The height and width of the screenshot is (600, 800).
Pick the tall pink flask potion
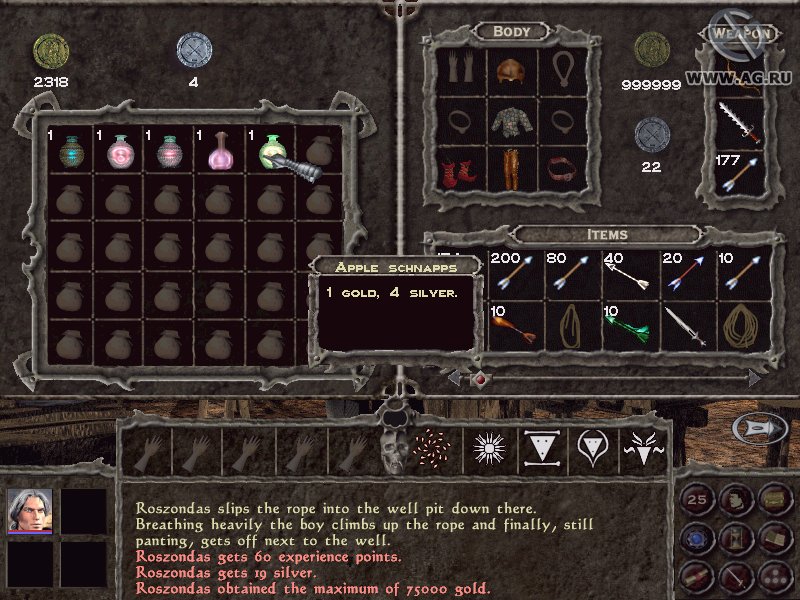pyautogui.click(x=220, y=152)
